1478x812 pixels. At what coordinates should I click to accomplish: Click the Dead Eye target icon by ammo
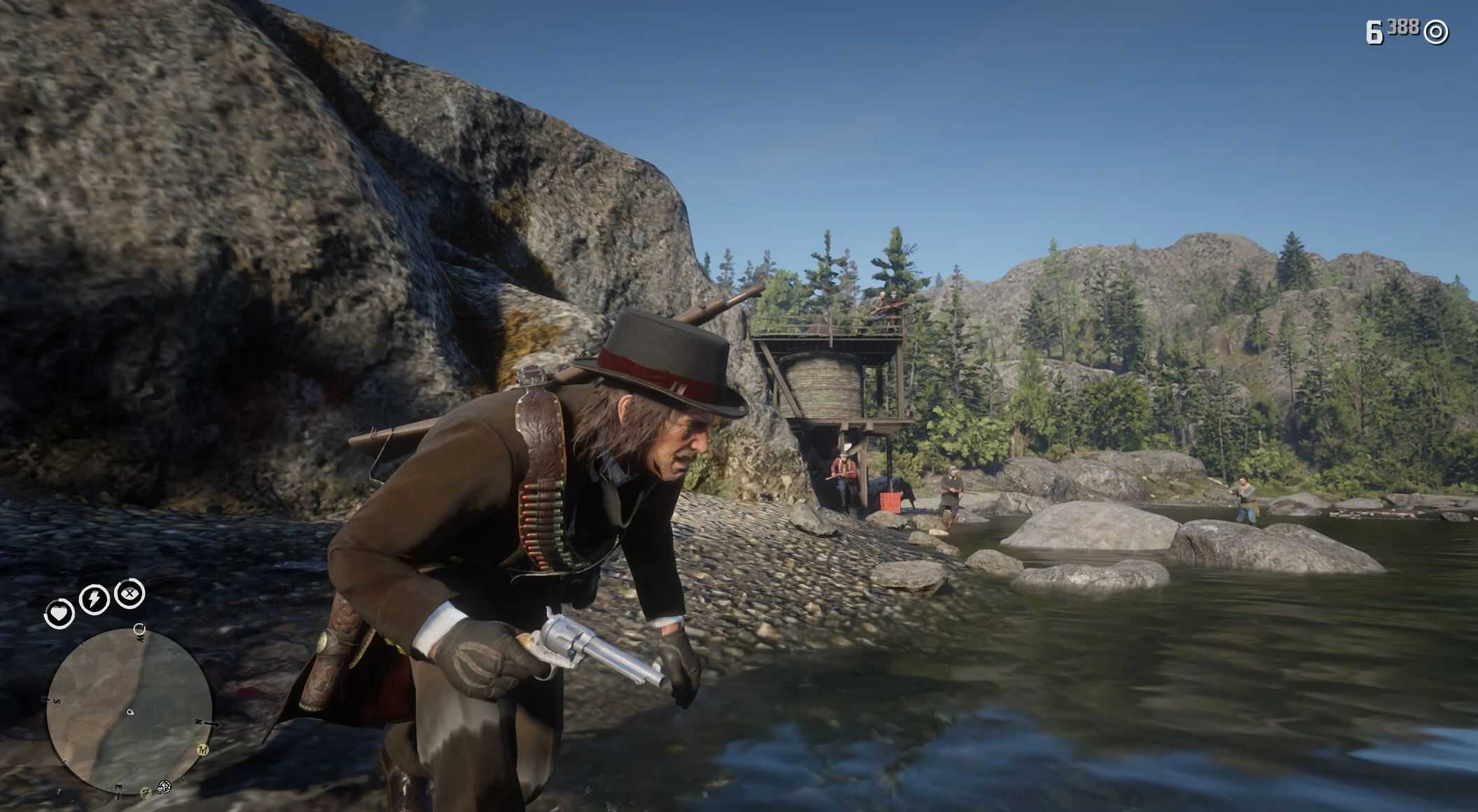pyautogui.click(x=1436, y=32)
